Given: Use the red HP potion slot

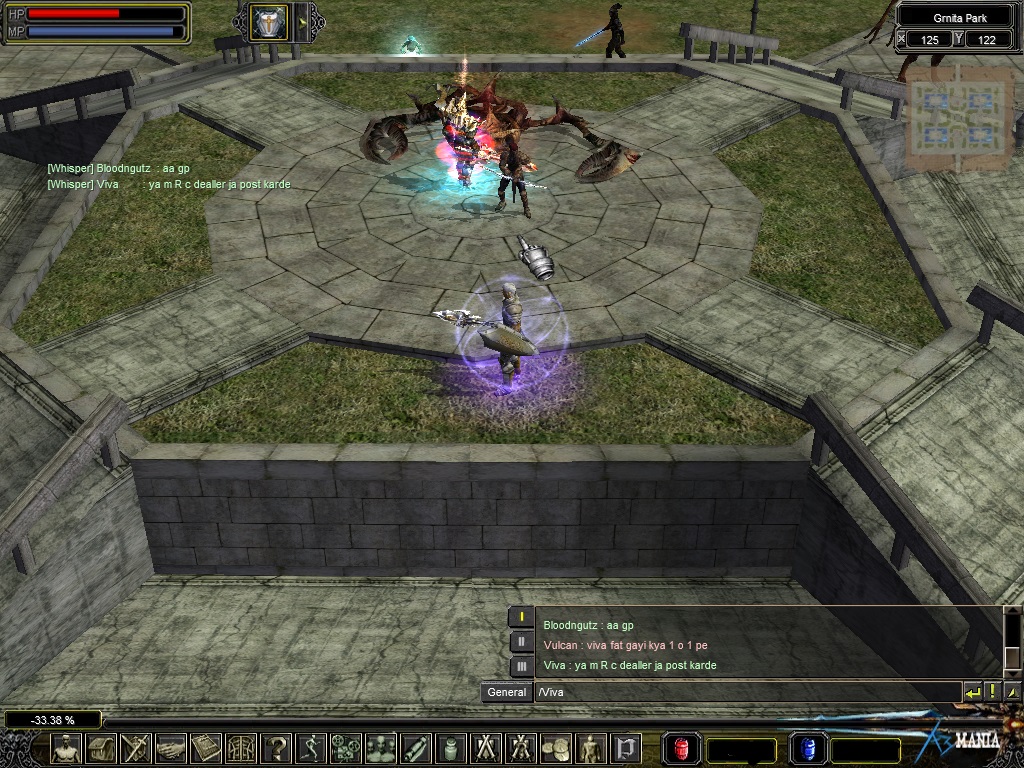Looking at the screenshot, I should tap(683, 748).
